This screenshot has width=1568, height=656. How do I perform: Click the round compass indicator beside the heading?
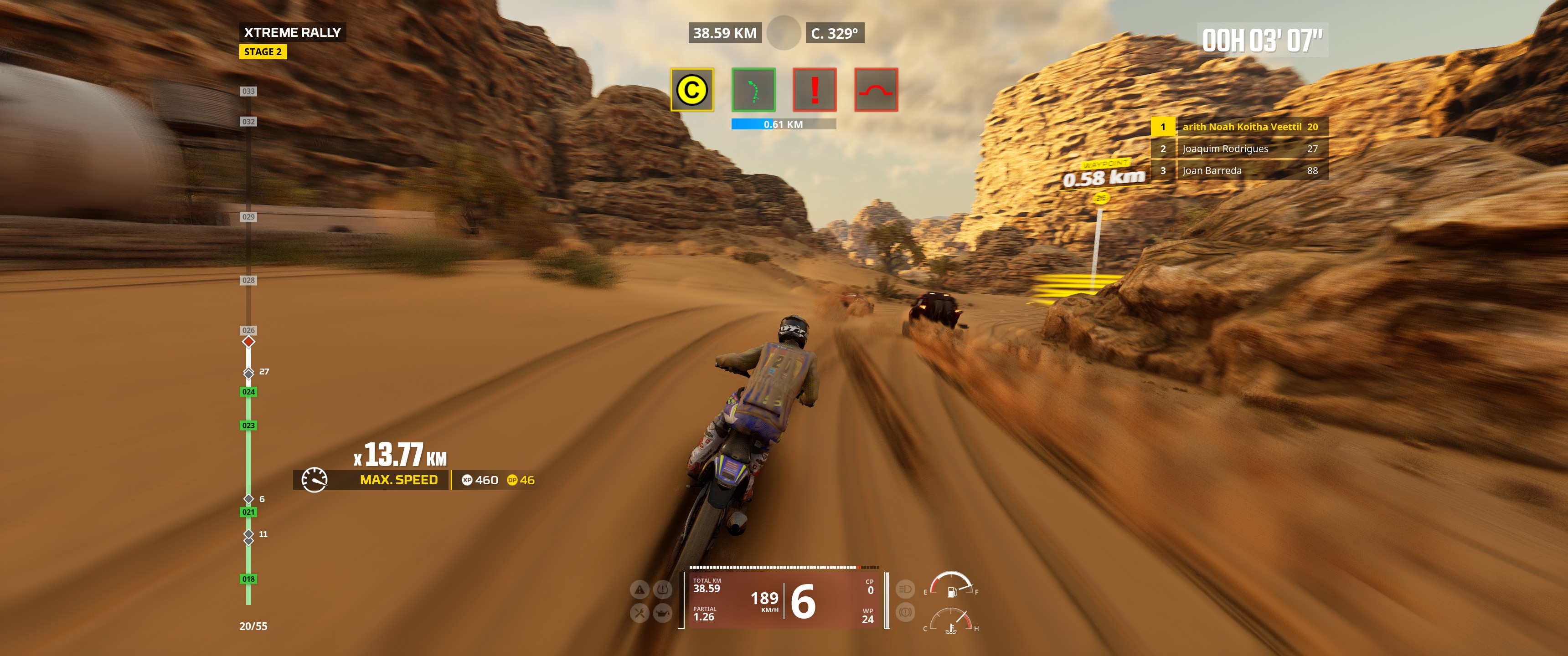pos(784,33)
